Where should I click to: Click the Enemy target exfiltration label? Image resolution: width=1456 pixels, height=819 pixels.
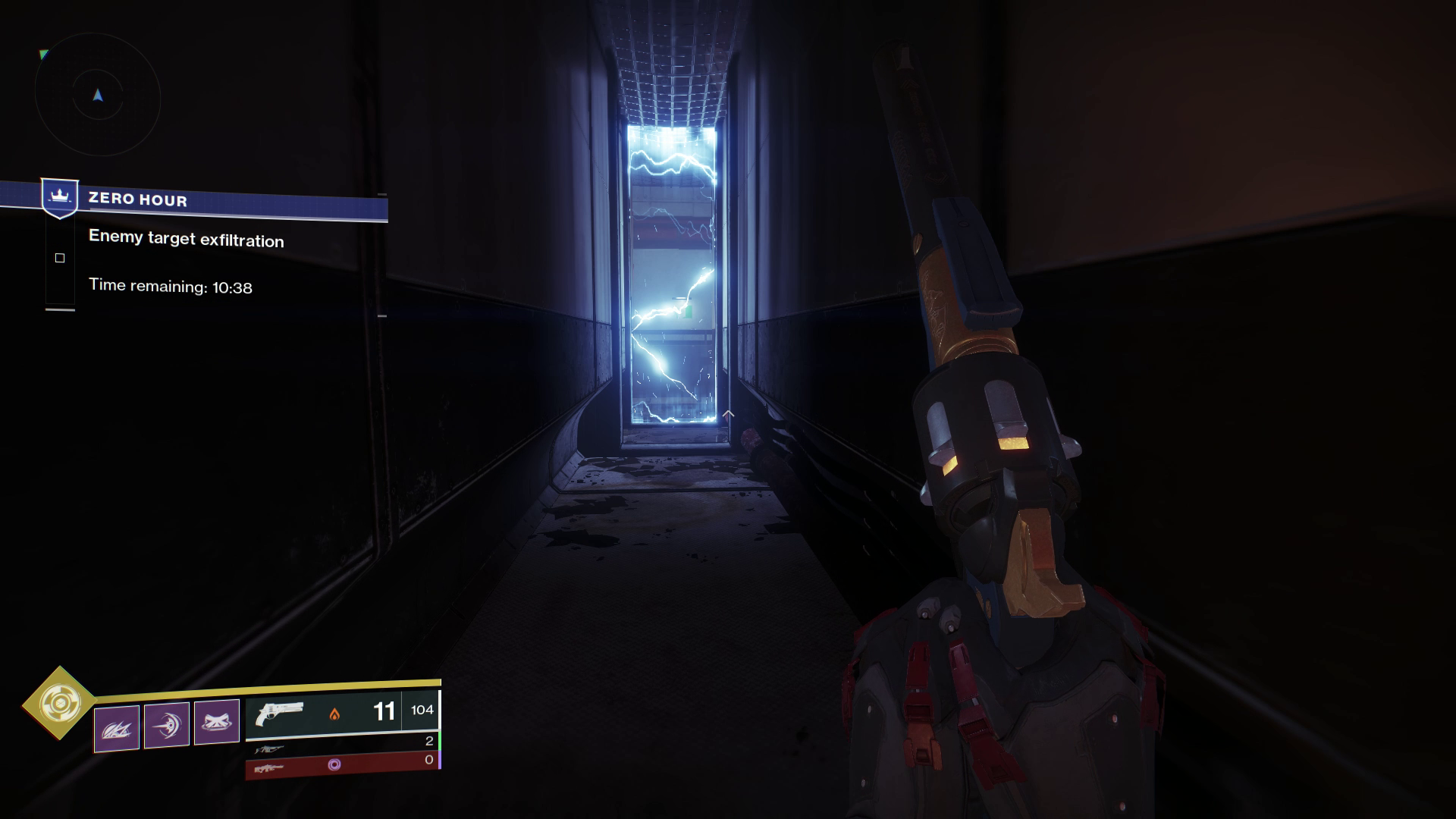(x=186, y=240)
